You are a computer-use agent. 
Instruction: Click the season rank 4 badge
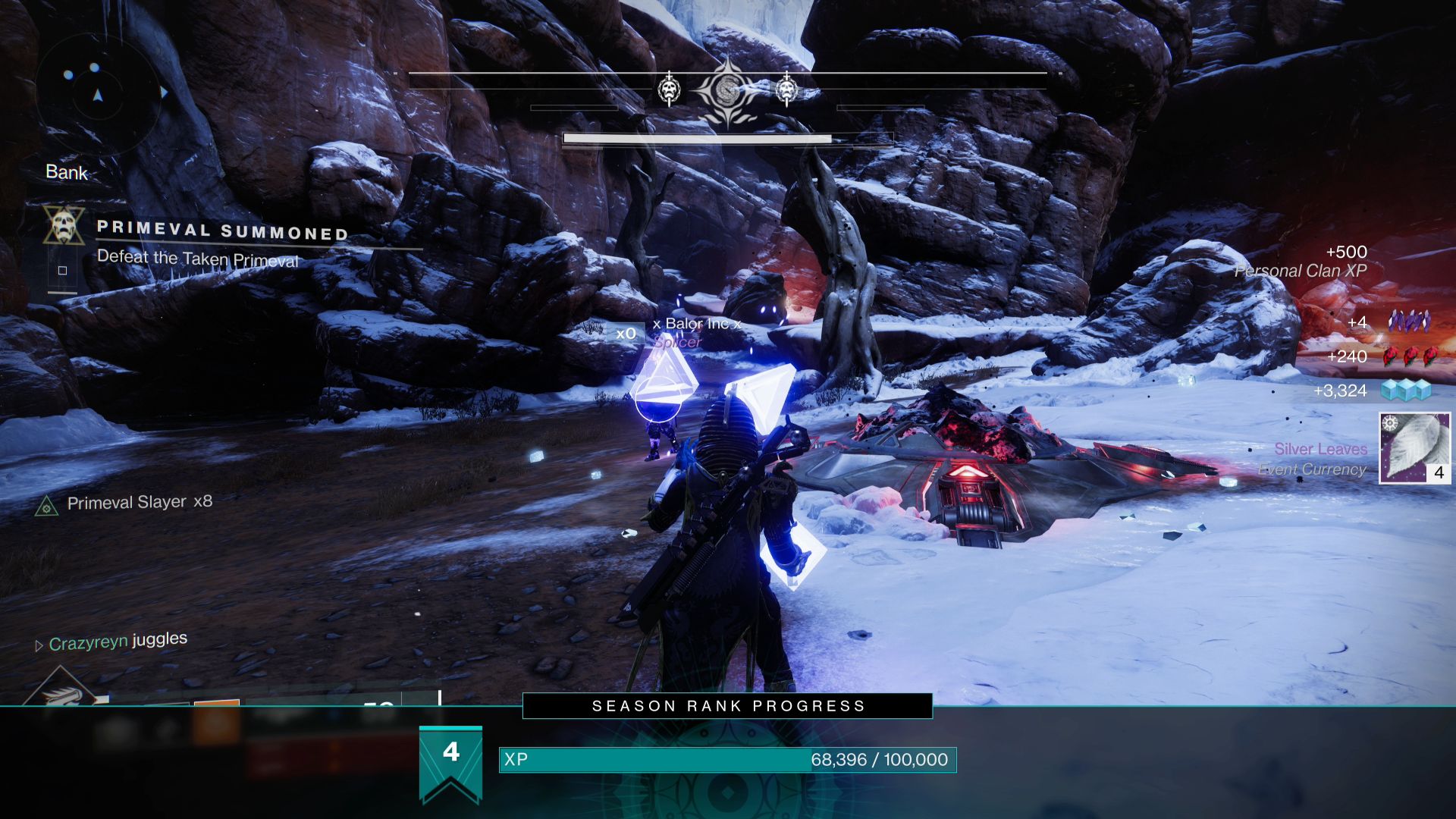pyautogui.click(x=451, y=762)
